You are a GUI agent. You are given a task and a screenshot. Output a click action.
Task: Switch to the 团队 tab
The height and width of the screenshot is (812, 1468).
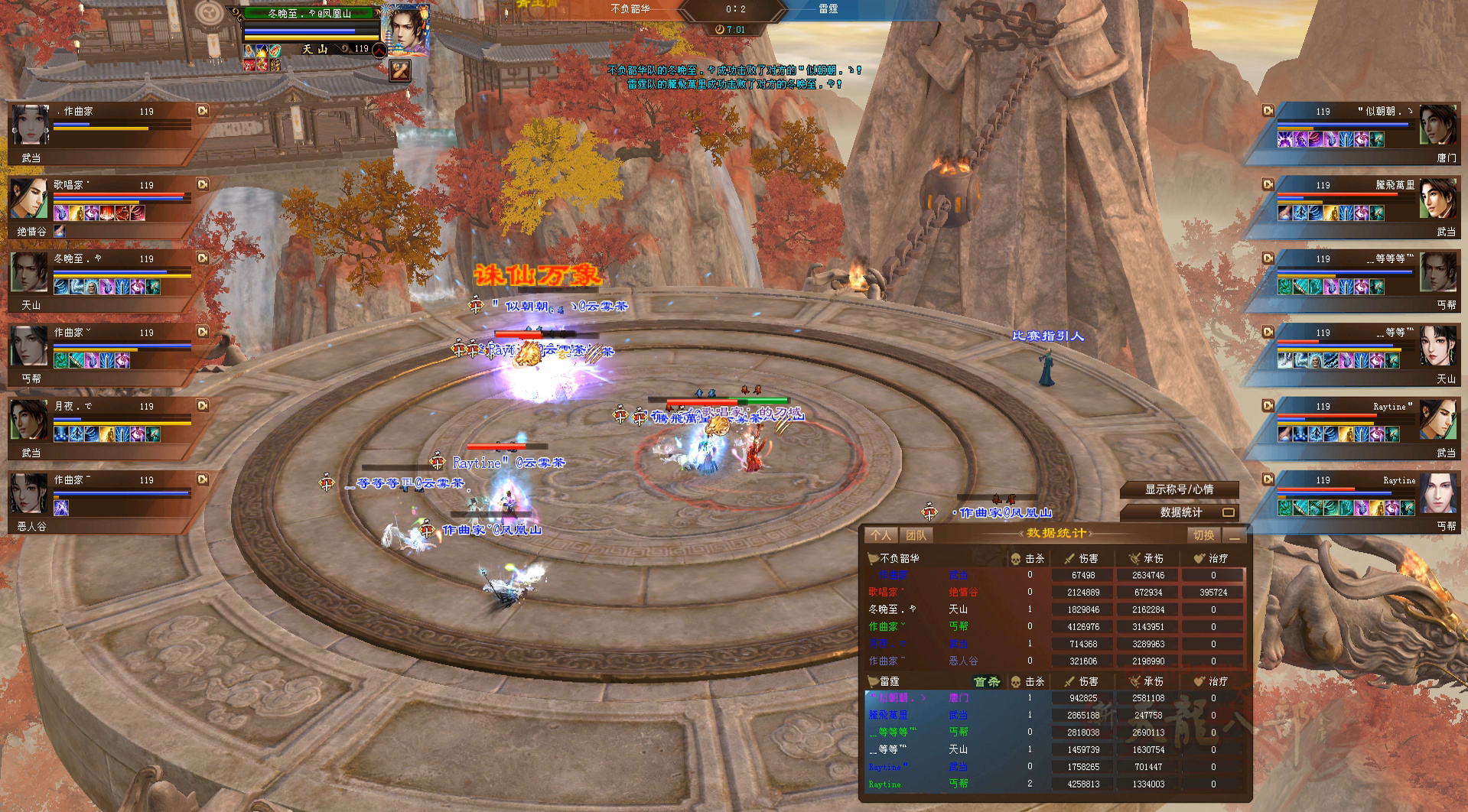pyautogui.click(x=915, y=534)
